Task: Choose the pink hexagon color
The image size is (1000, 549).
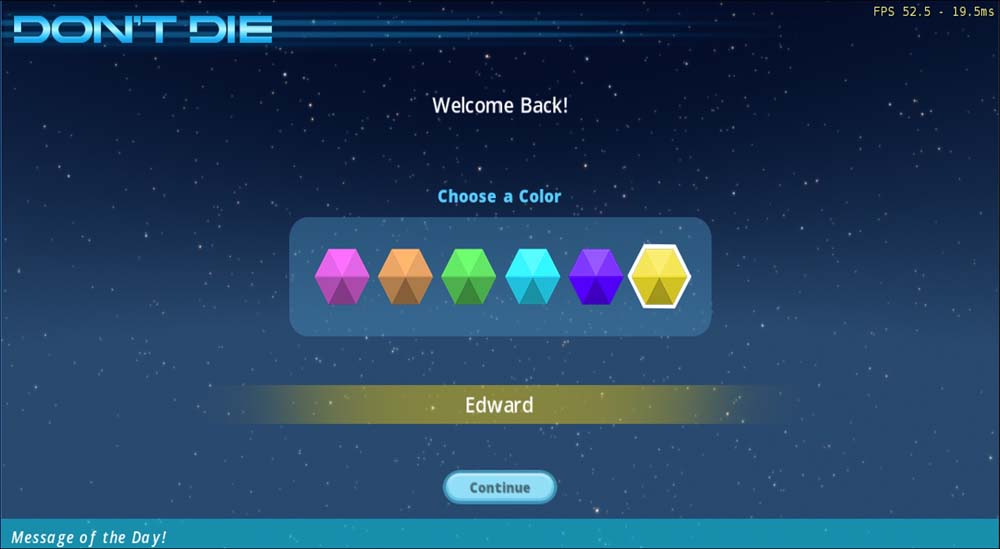Action: (342, 277)
